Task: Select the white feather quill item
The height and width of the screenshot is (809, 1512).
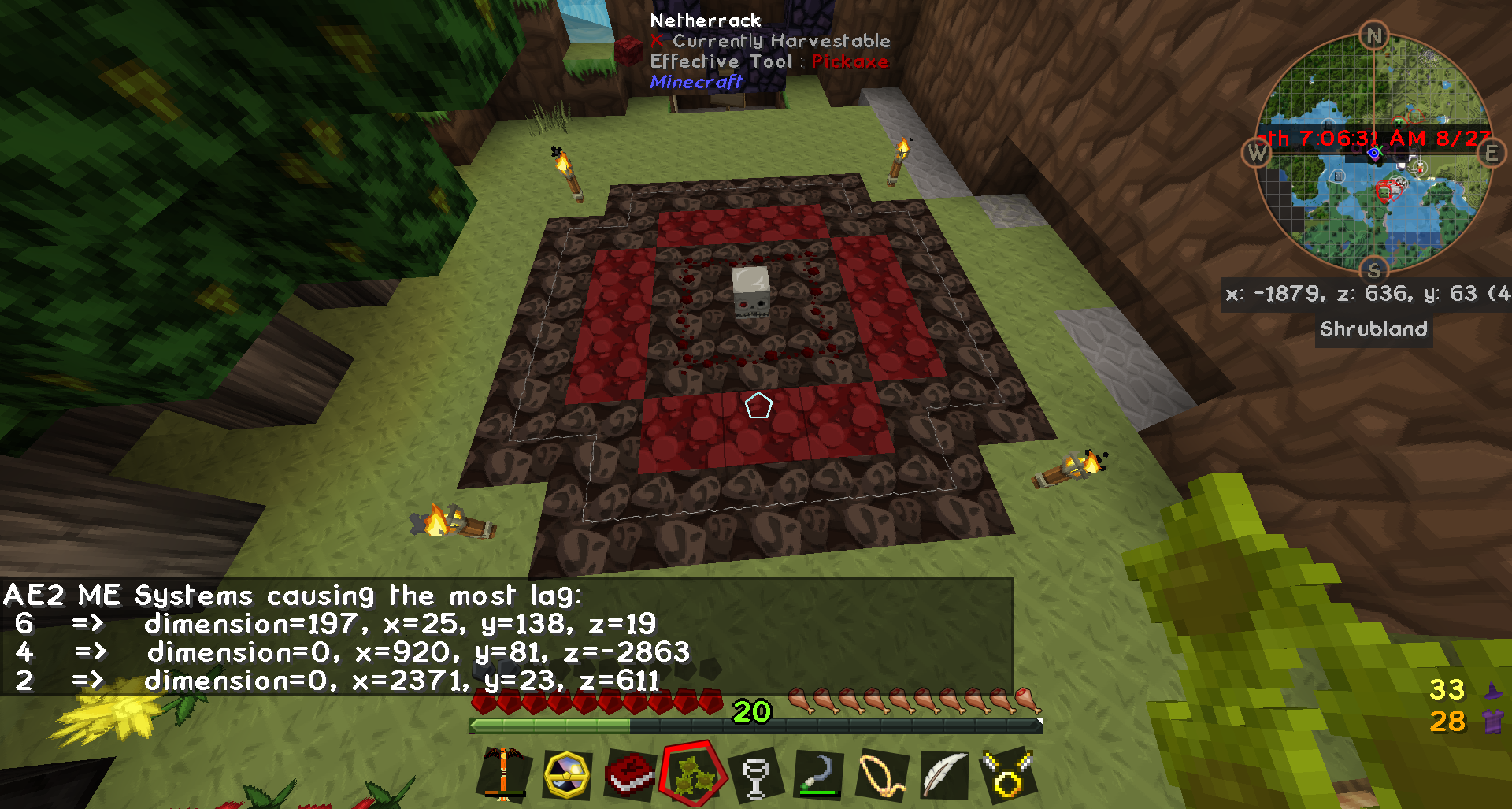Action: (943, 776)
